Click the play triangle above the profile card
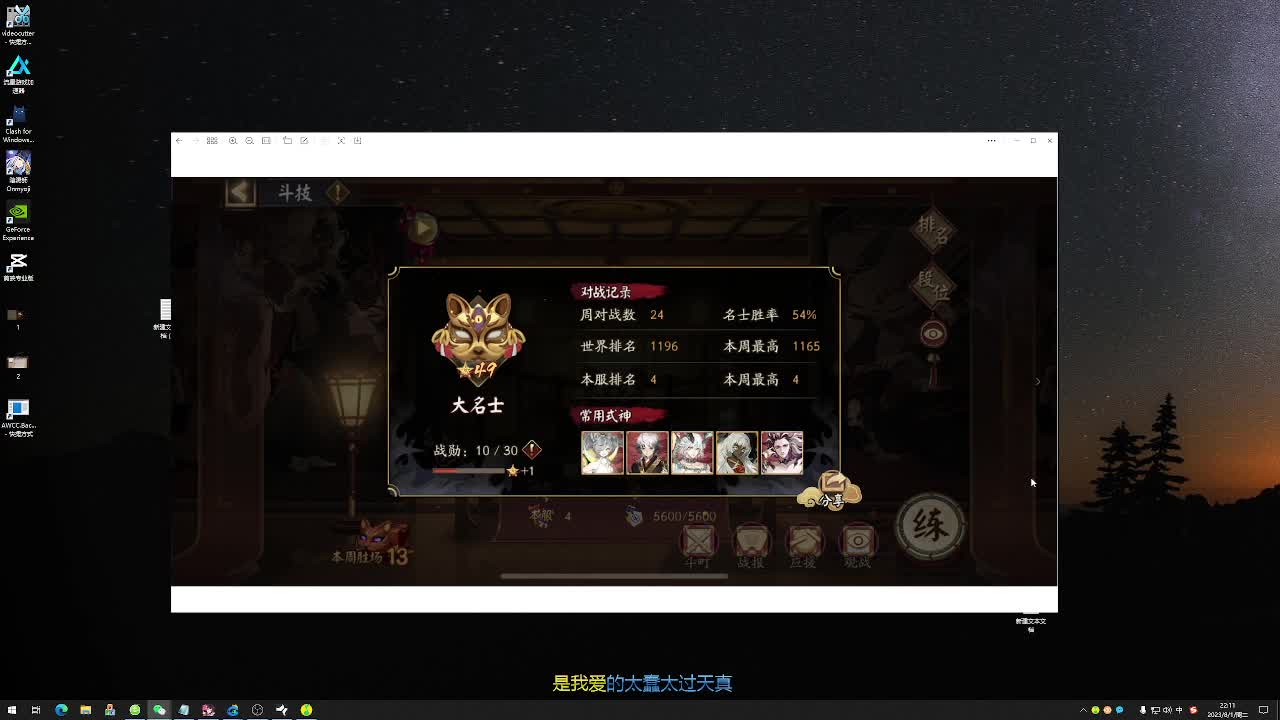This screenshot has width=1280, height=720. tap(422, 228)
